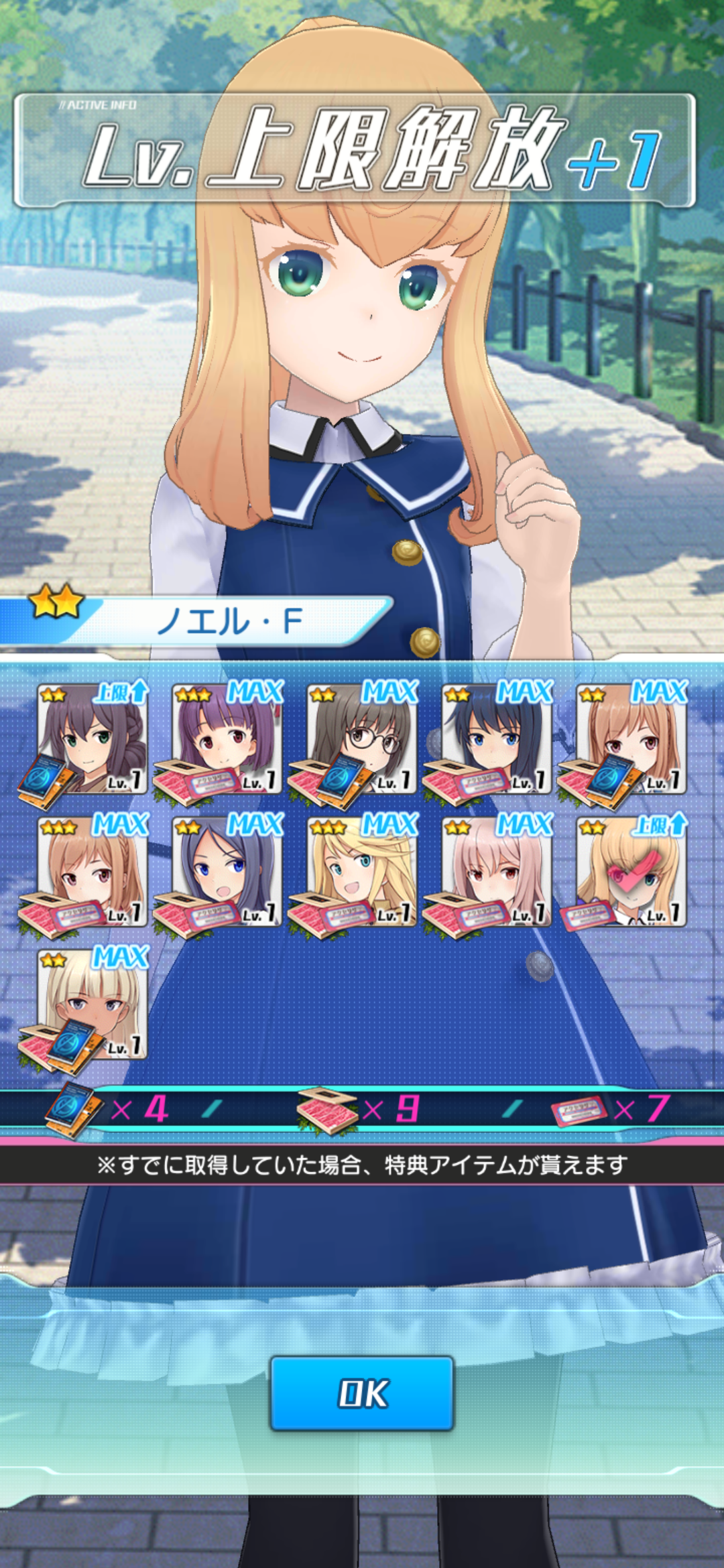Screen dimensions: 724x1568
Task: Tap the heart-eyepatch blonde character portrait
Action: [631, 872]
